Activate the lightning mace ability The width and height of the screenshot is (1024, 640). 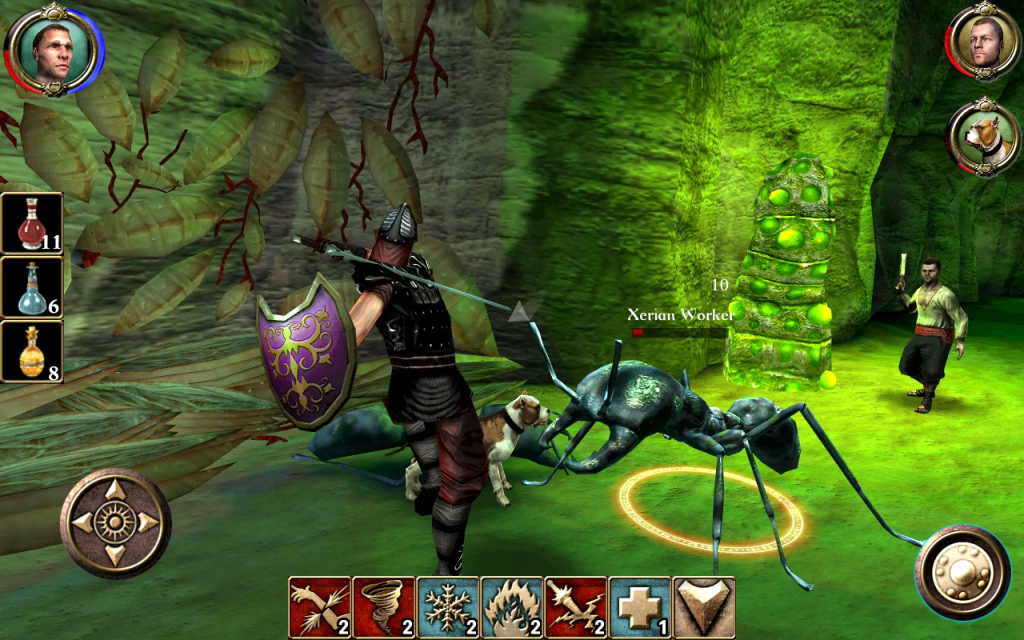pos(576,607)
